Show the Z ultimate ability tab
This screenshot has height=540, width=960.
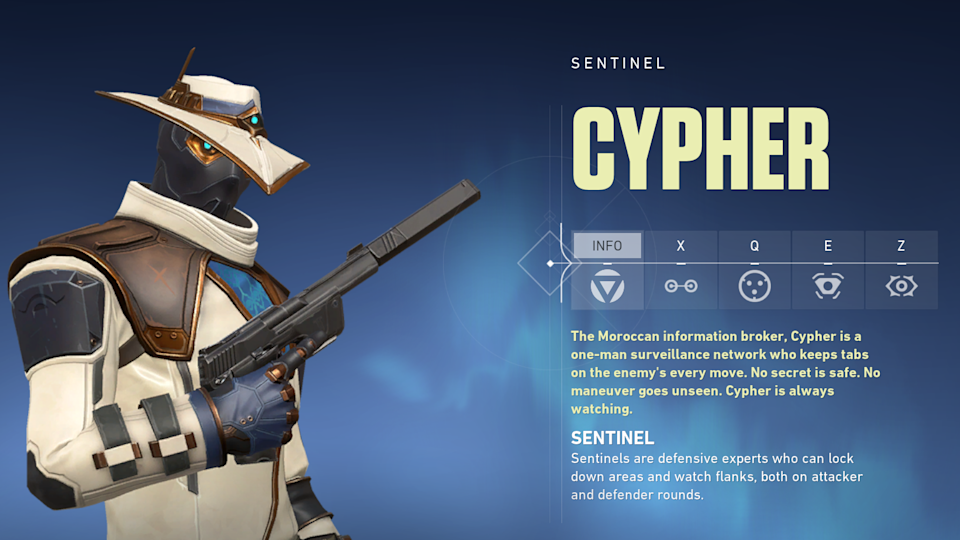point(901,245)
